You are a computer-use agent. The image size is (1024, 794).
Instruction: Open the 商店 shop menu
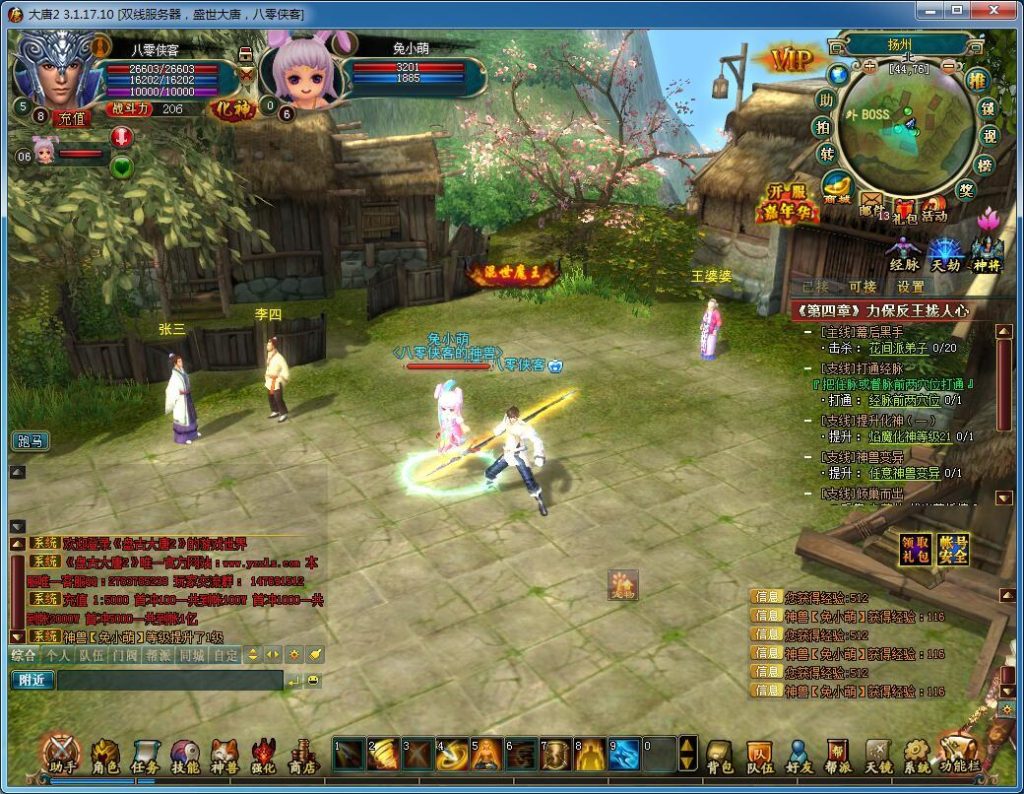[x=302, y=755]
